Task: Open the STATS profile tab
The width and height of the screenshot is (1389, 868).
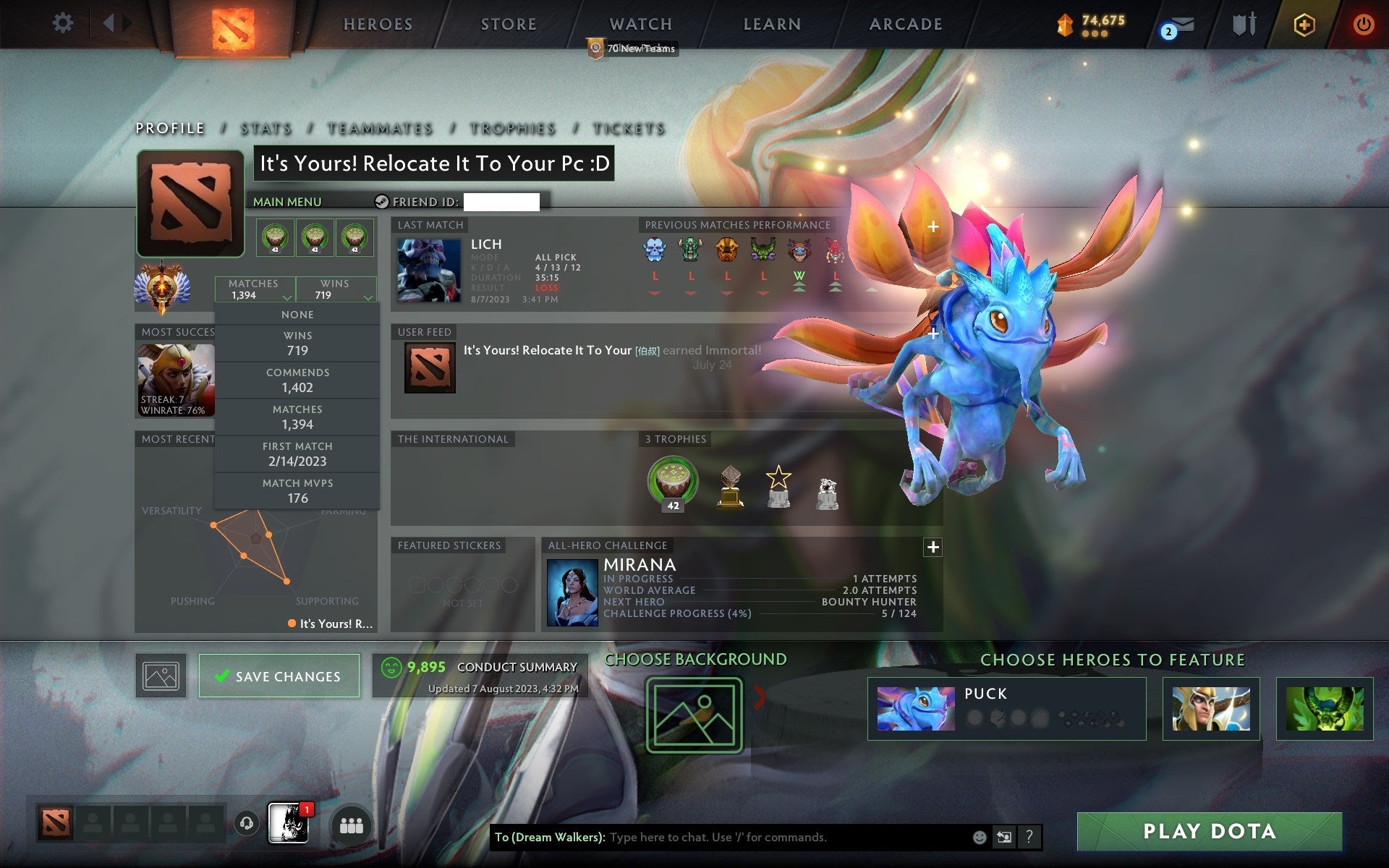Action: tap(265, 128)
